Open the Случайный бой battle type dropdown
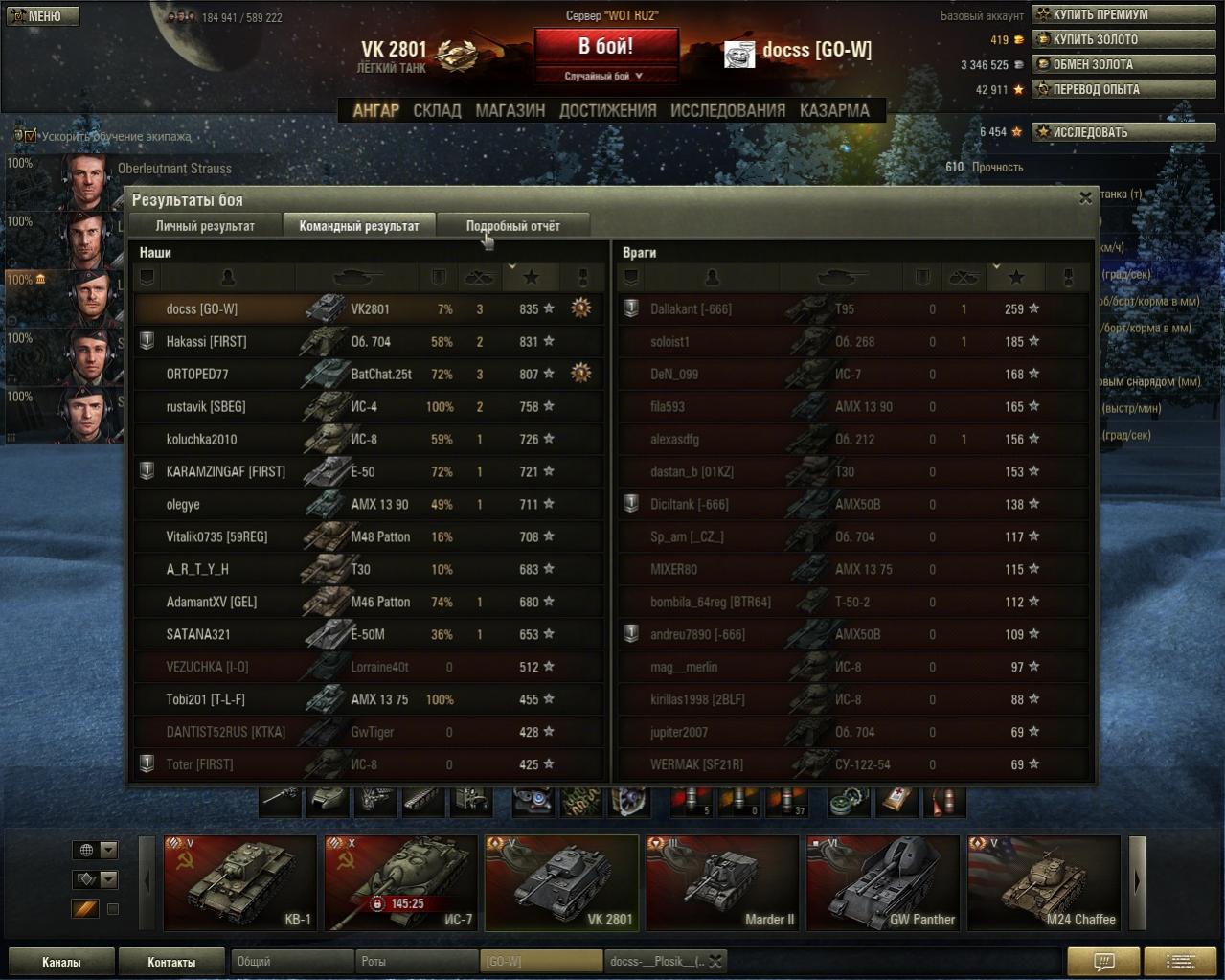 tap(605, 76)
